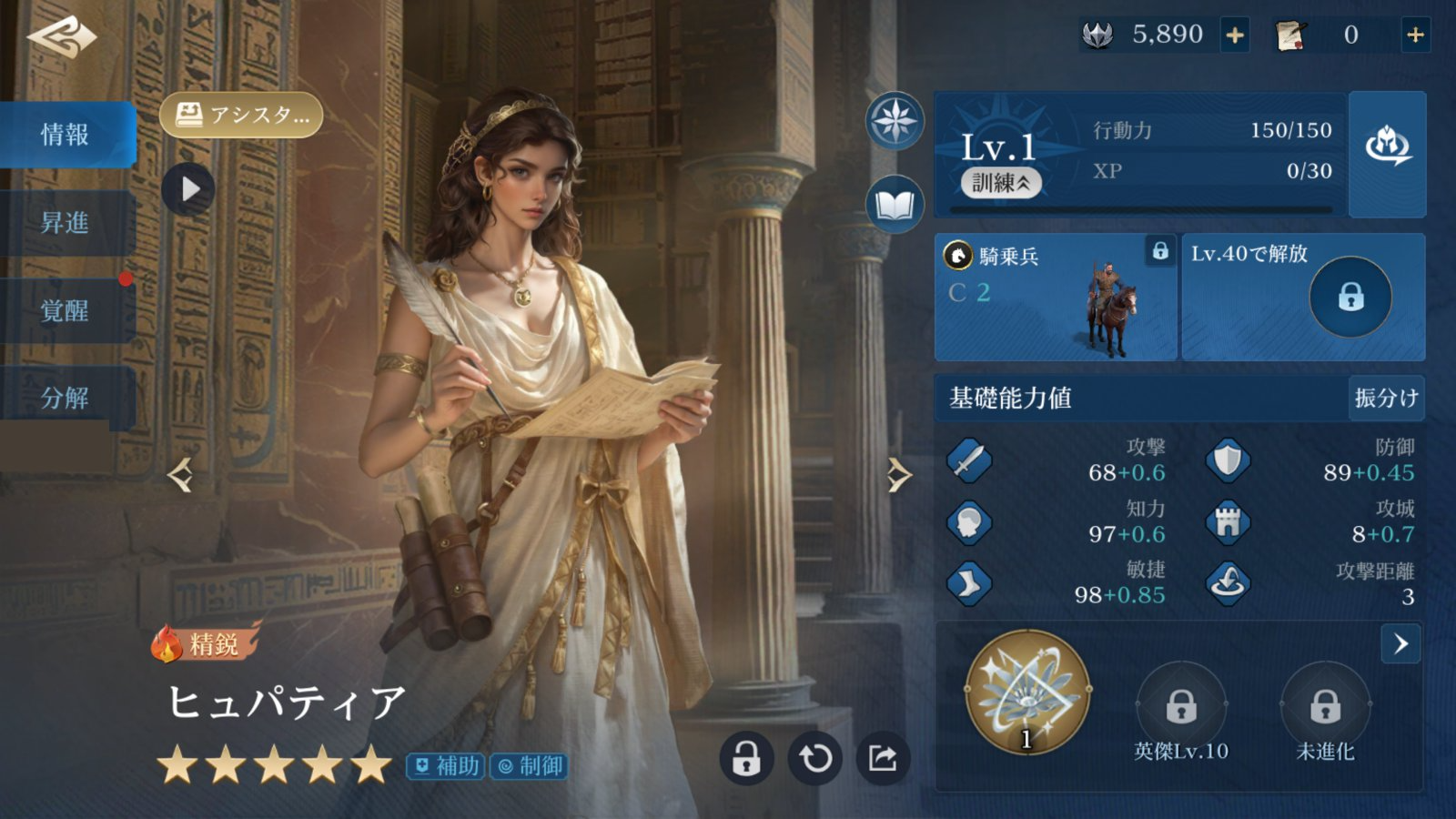The height and width of the screenshot is (819, 1456).
Task: Click the 訓練 level-up button
Action: pos(1000,183)
